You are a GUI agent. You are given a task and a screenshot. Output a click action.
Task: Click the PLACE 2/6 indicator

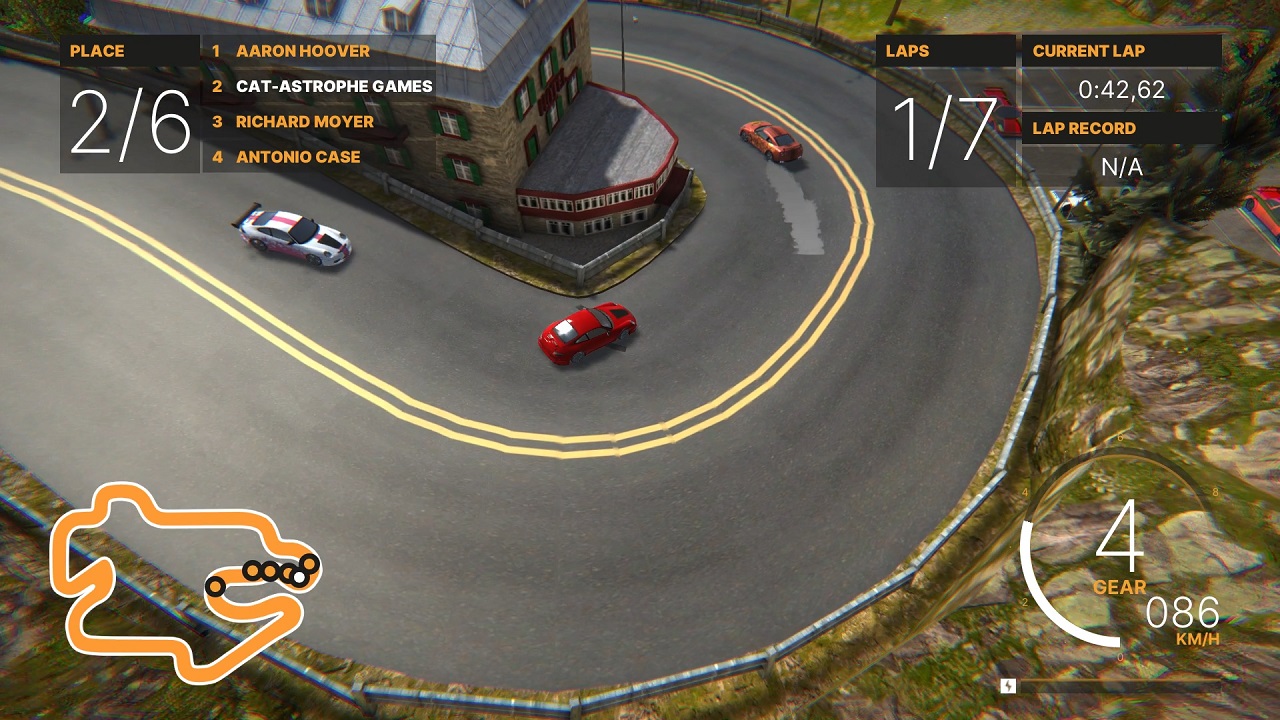click(x=128, y=121)
